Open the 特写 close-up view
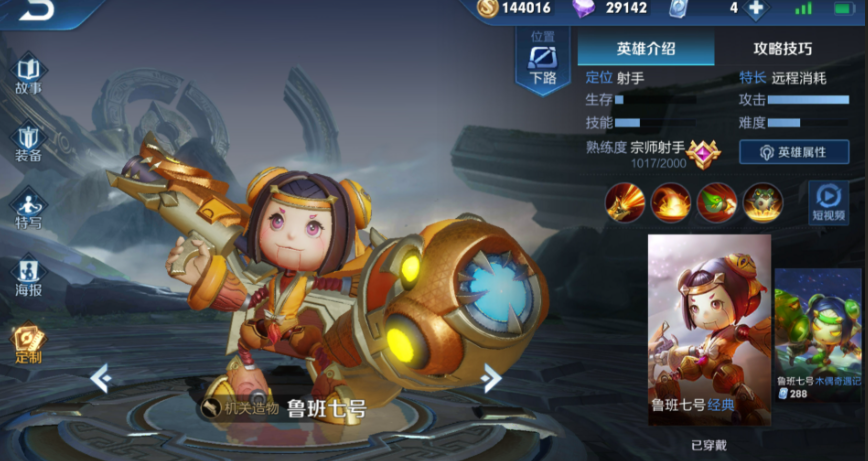The height and width of the screenshot is (461, 868). [29, 209]
